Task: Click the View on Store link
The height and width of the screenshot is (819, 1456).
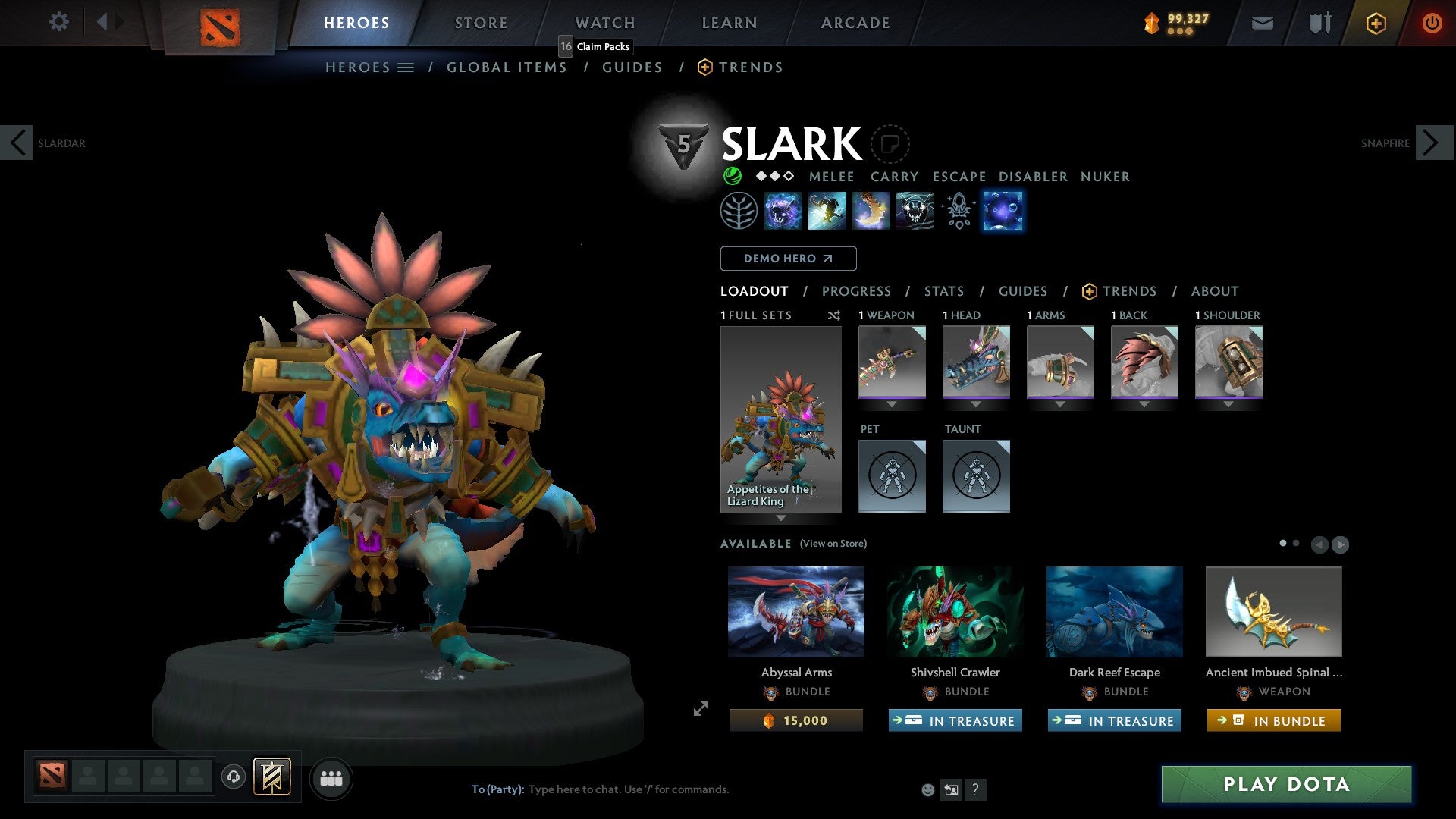Action: click(833, 544)
